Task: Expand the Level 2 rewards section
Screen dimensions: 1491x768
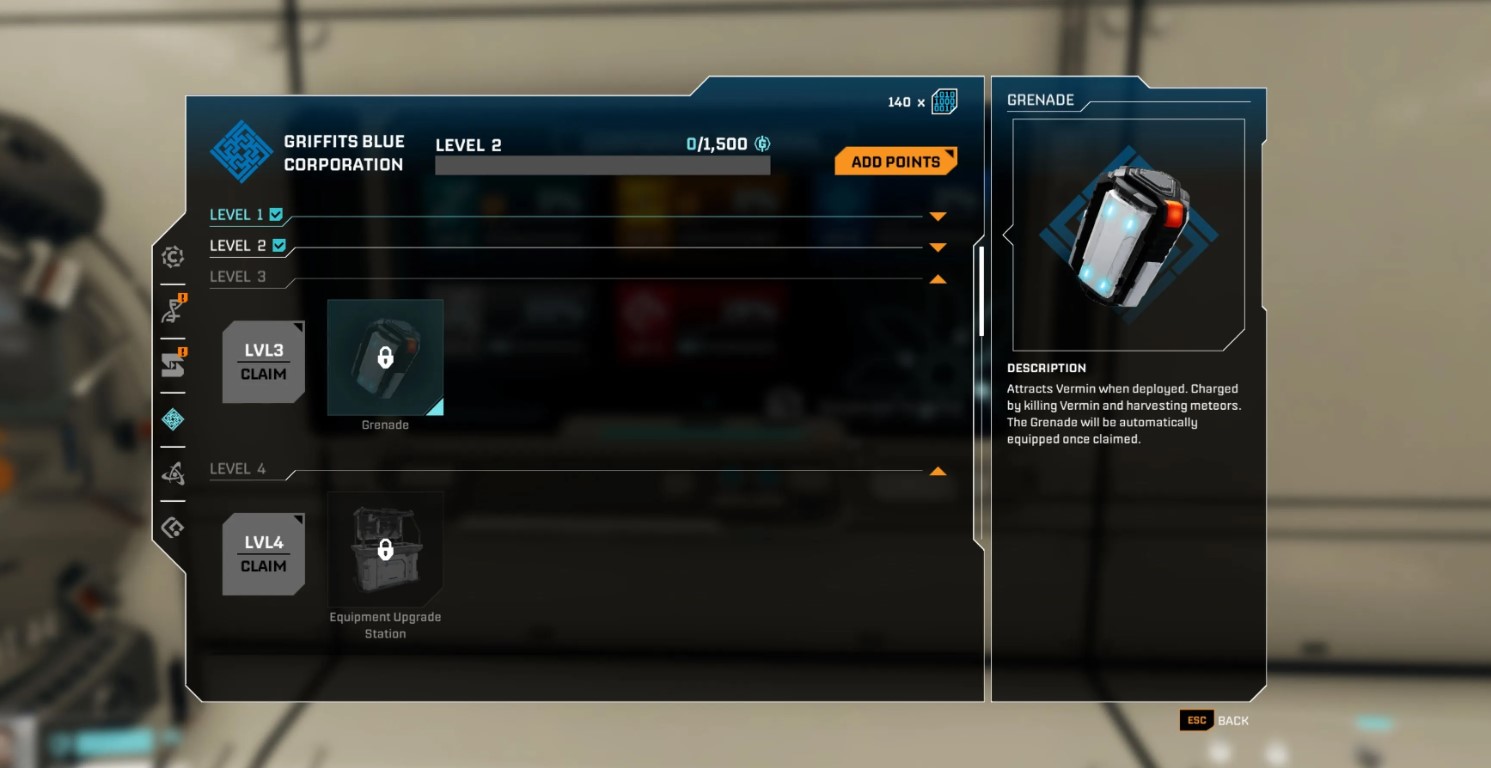Action: (937, 247)
